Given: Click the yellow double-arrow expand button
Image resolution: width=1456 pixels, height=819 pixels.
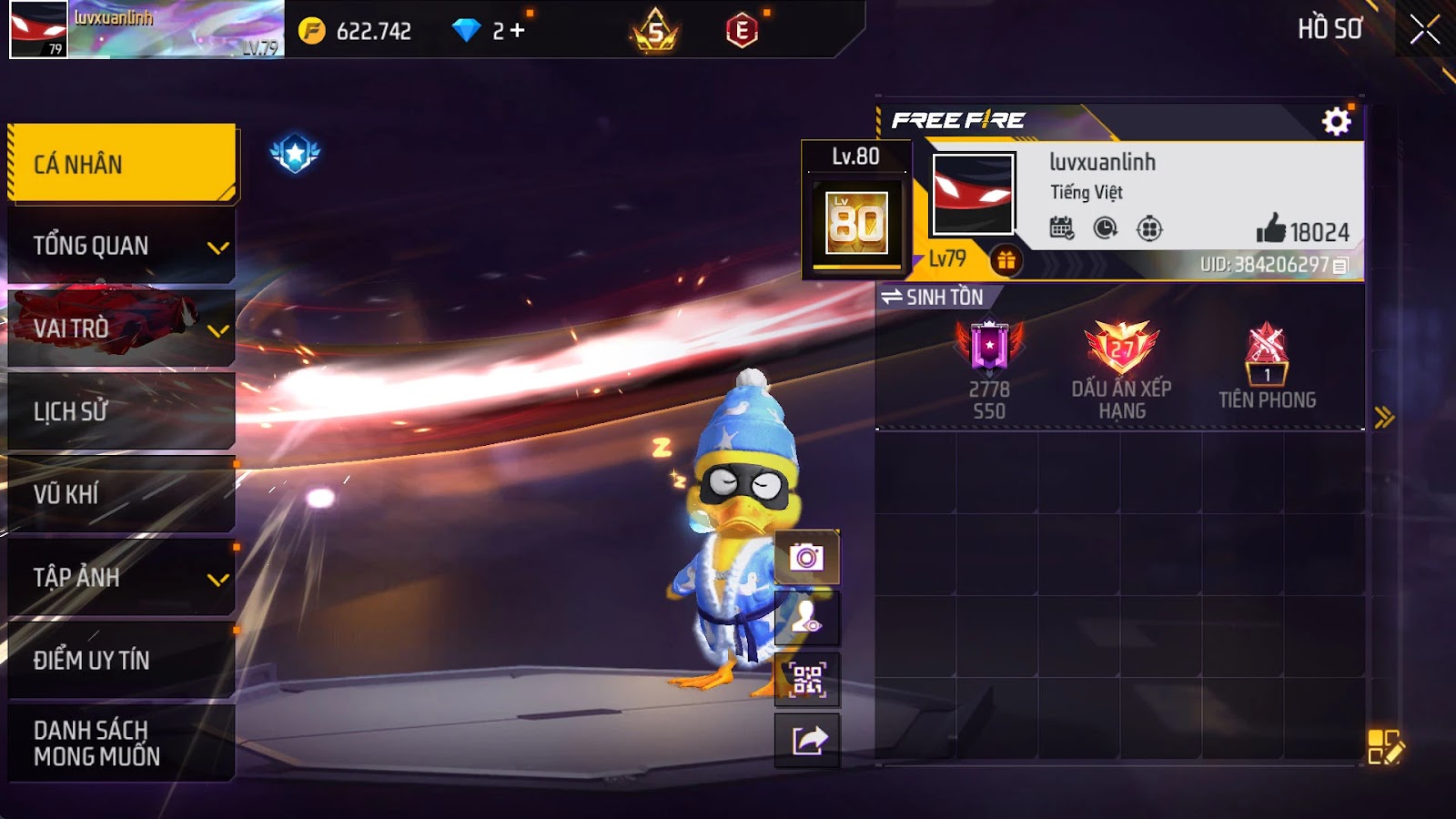Looking at the screenshot, I should point(1384,418).
